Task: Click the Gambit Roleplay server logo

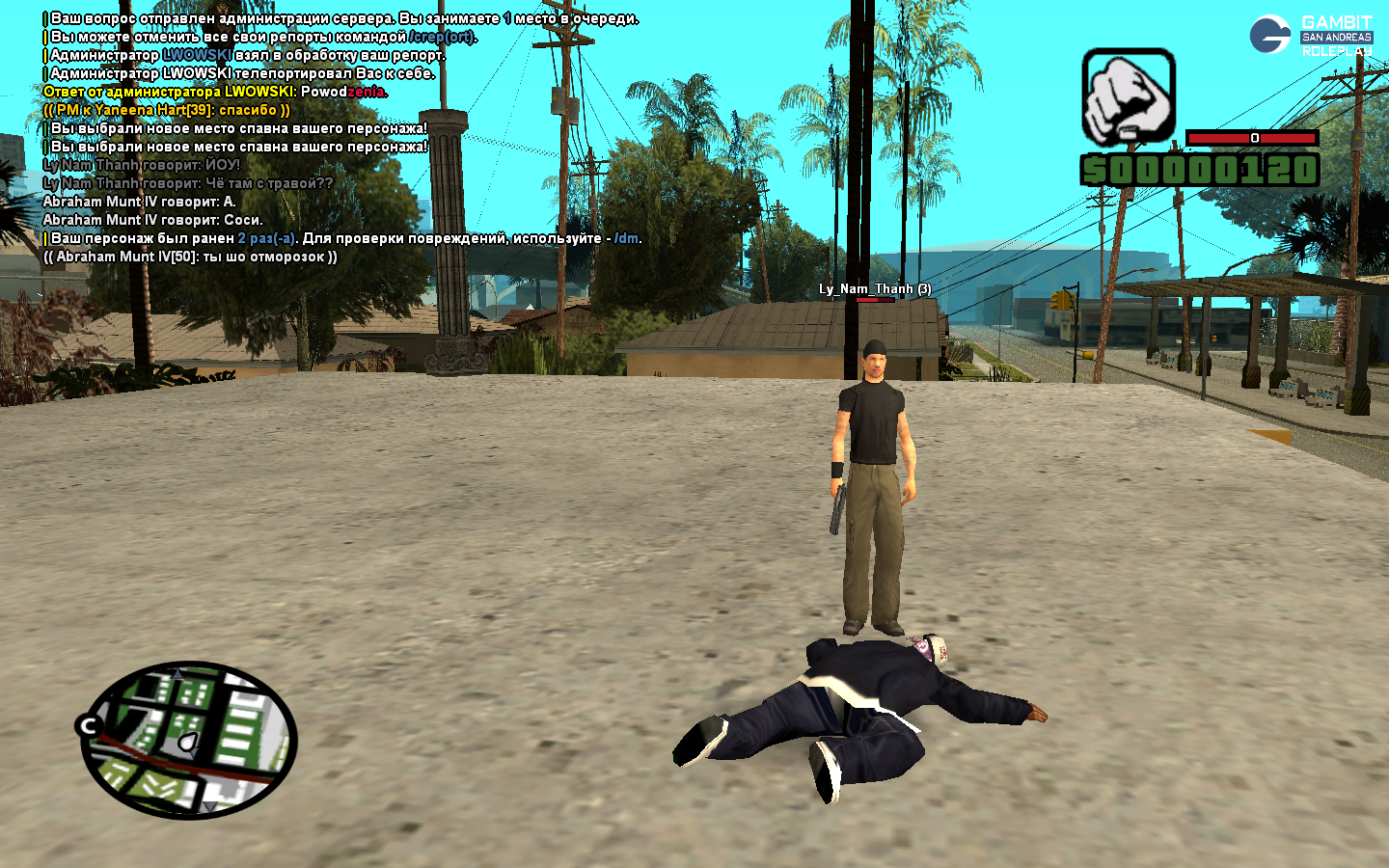Action: pos(1310,35)
